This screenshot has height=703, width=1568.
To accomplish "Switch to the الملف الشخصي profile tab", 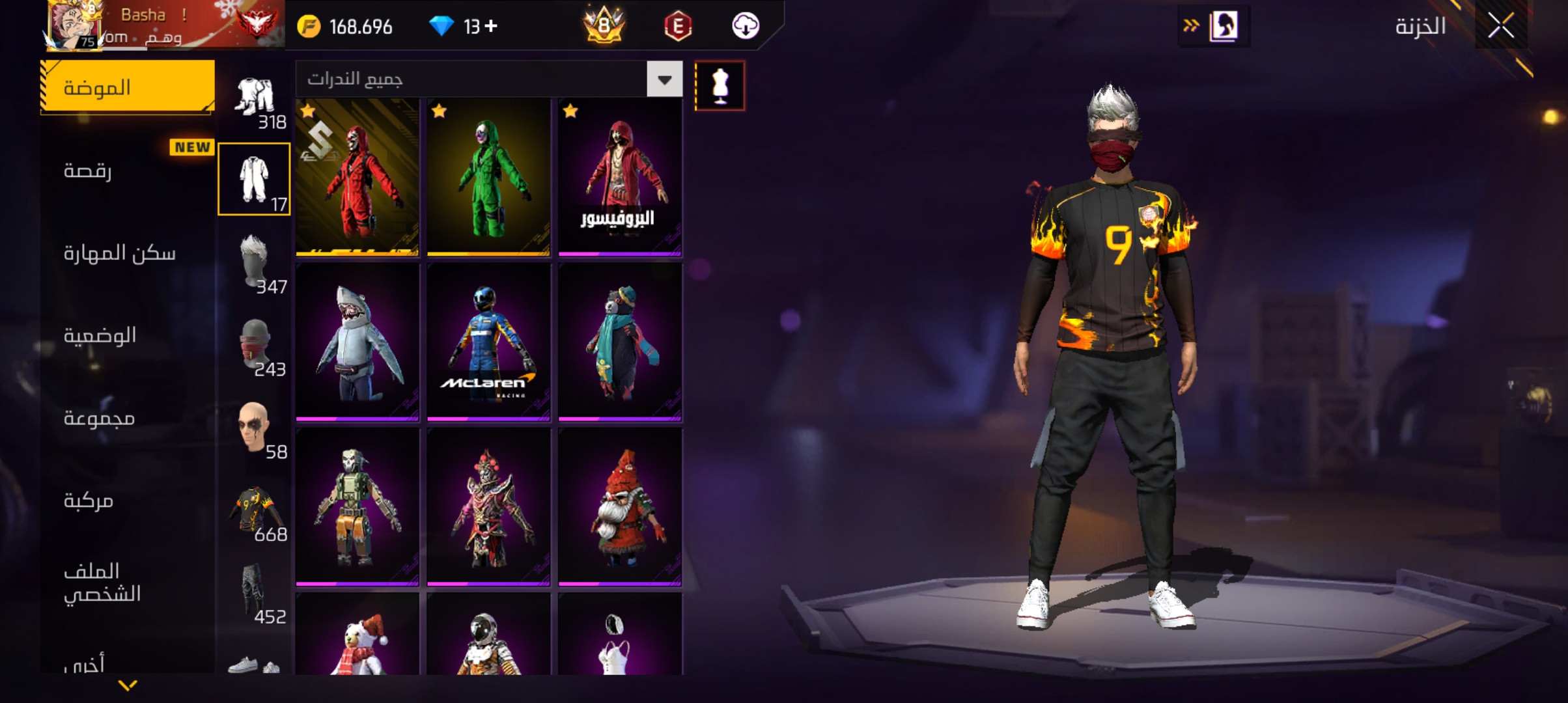I will pos(128,582).
